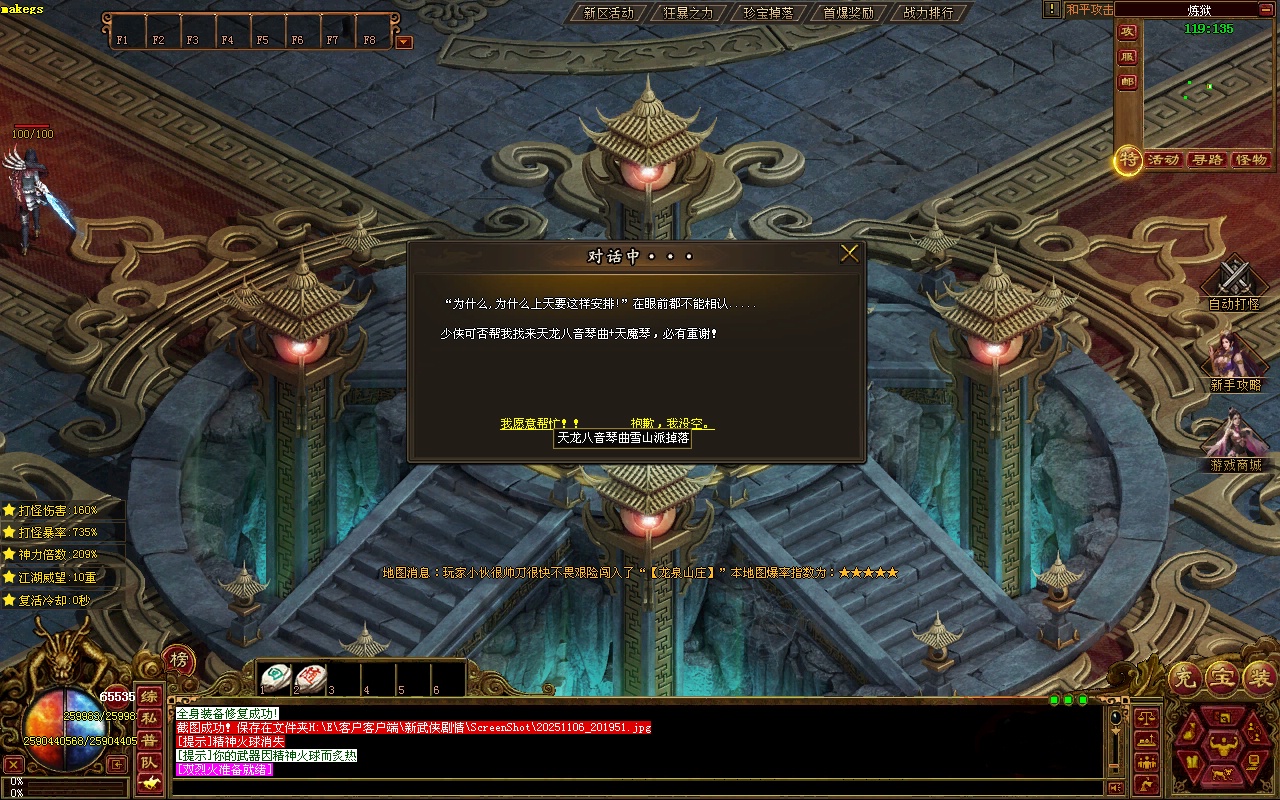
Task: Show the 怪物 monster list
Action: click(1251, 160)
